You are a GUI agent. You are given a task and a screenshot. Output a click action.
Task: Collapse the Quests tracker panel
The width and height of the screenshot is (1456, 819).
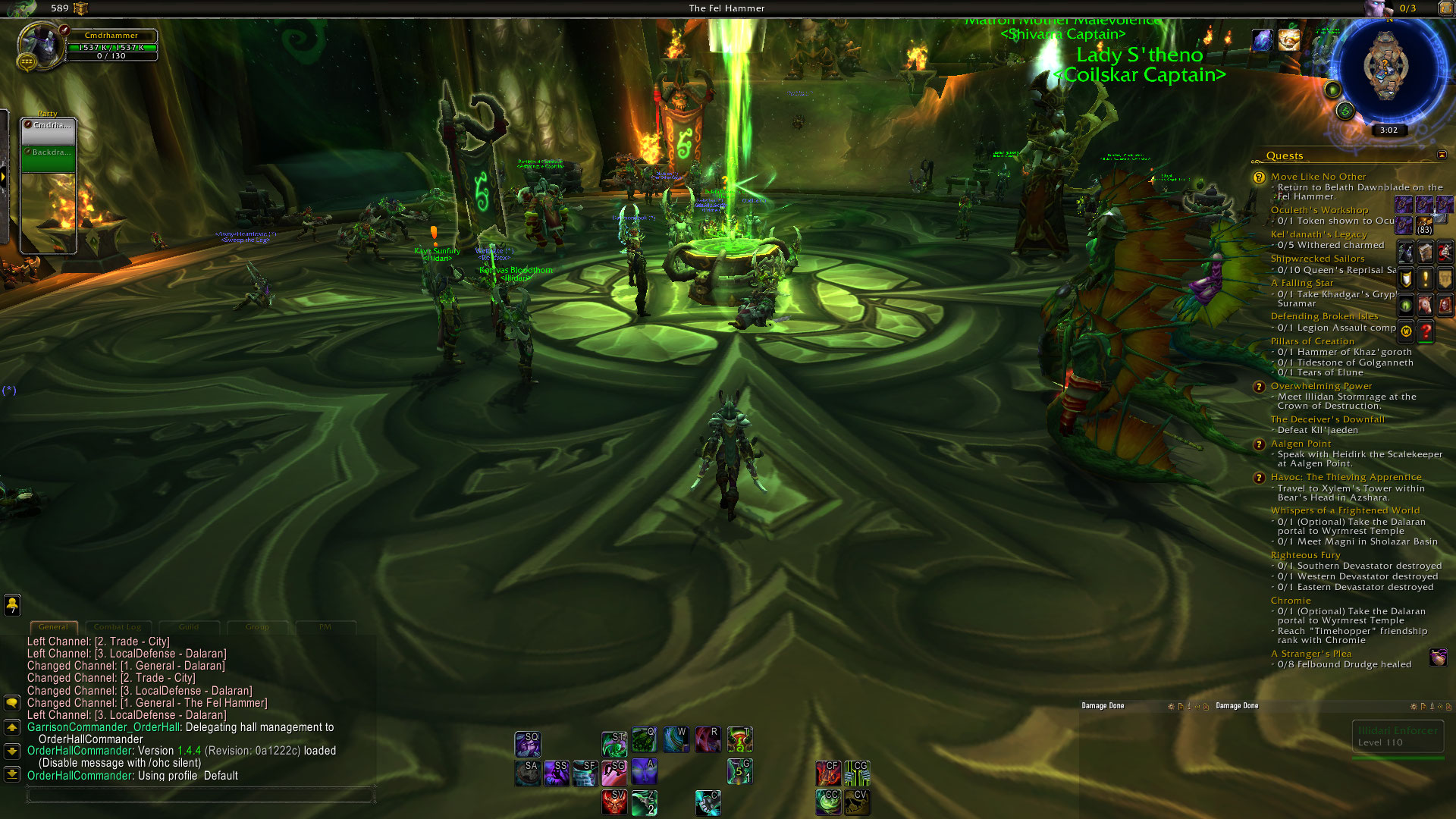point(1442,155)
